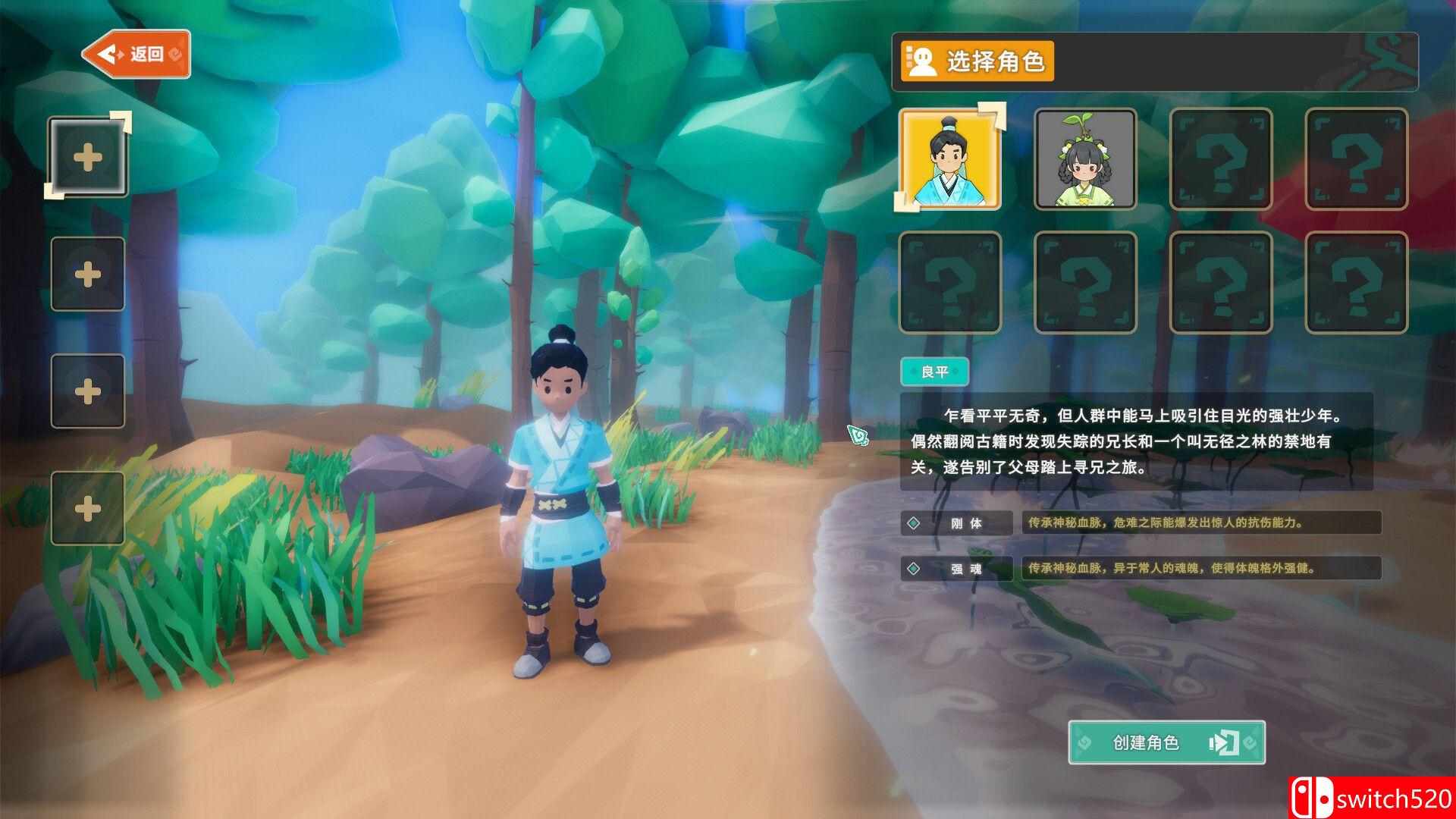Open the bottom-left locked character slot

click(x=952, y=282)
